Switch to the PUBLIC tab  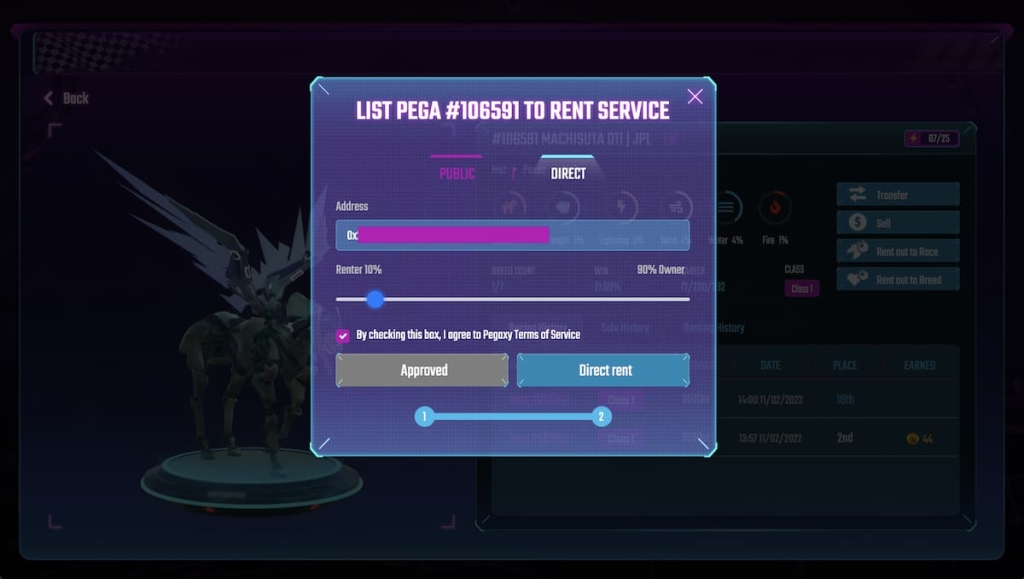[x=457, y=174]
